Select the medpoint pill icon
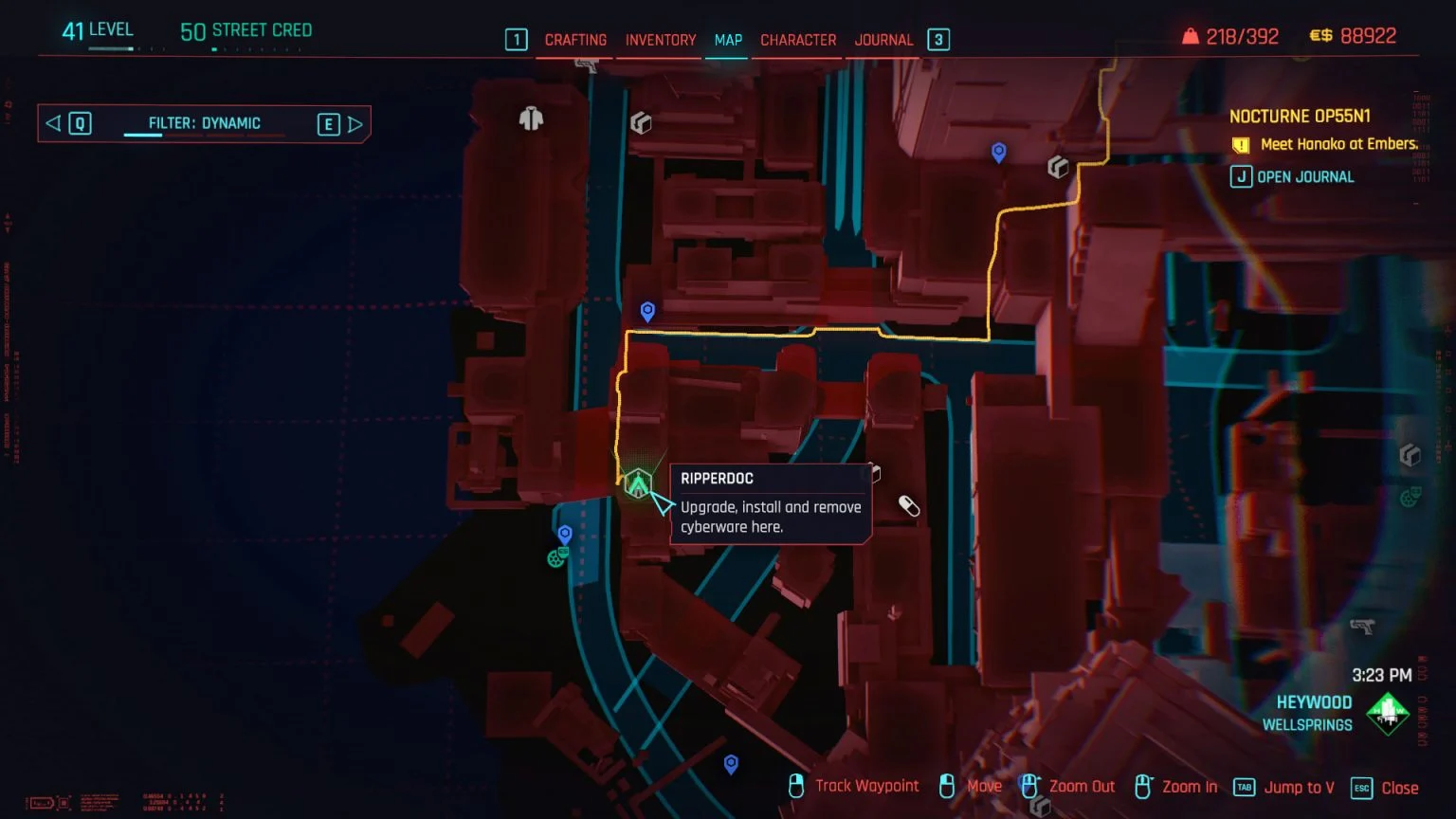Viewport: 1456px width, 819px height. point(910,507)
